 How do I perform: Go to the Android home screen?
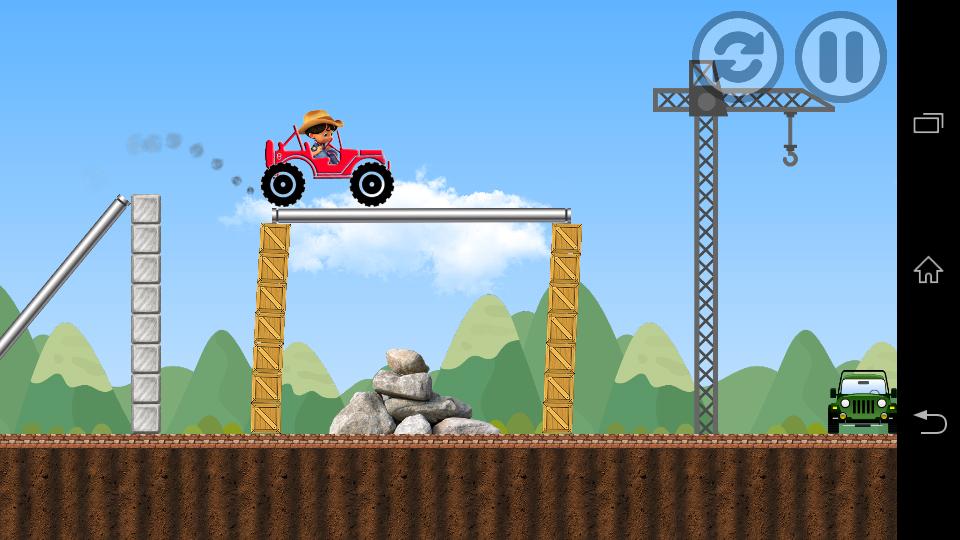[x=928, y=270]
